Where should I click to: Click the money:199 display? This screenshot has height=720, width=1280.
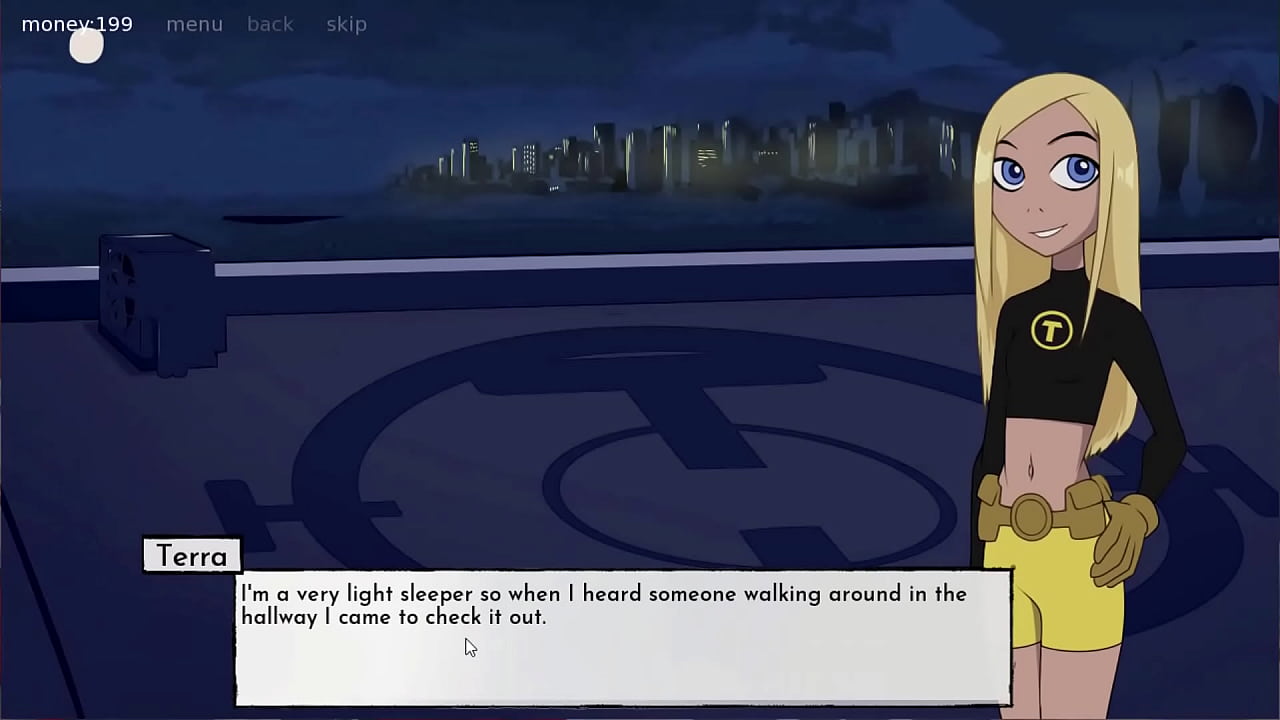click(75, 23)
